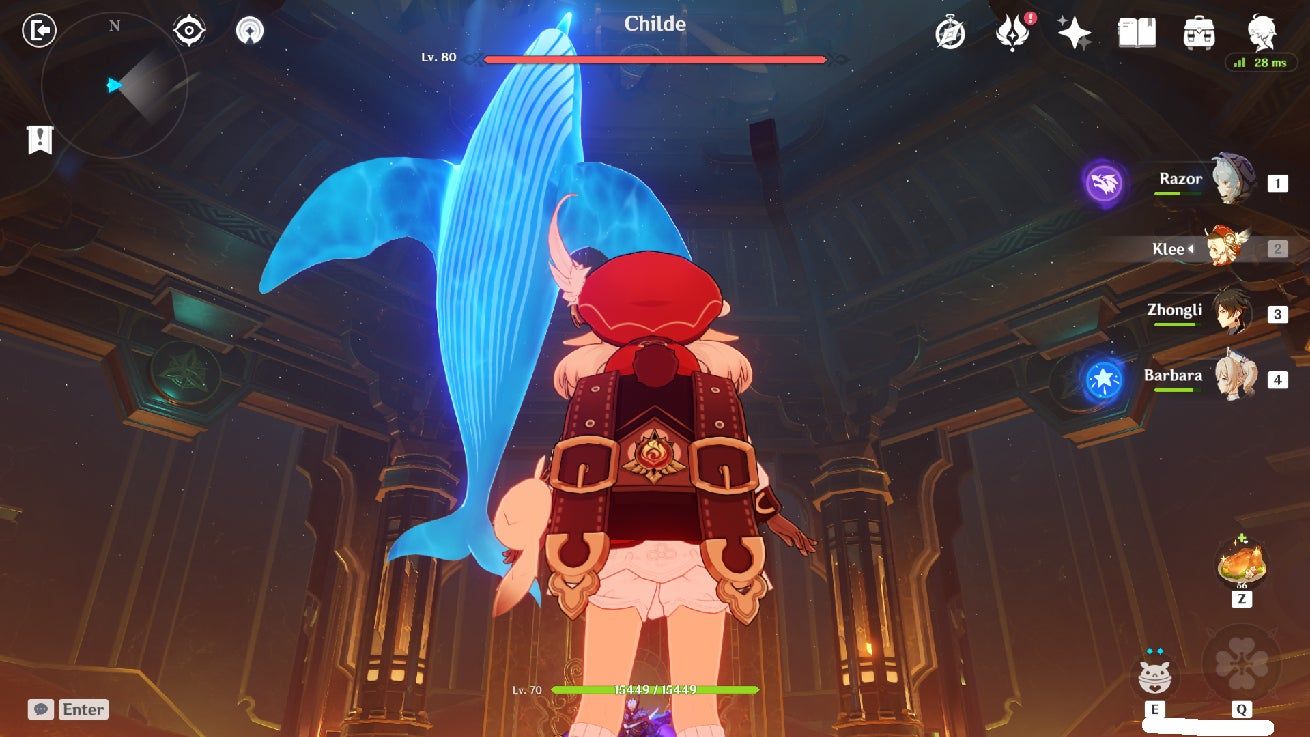Image resolution: width=1310 pixels, height=737 pixels.
Task: Open the Quest journal book icon
Action: [x=1136, y=32]
